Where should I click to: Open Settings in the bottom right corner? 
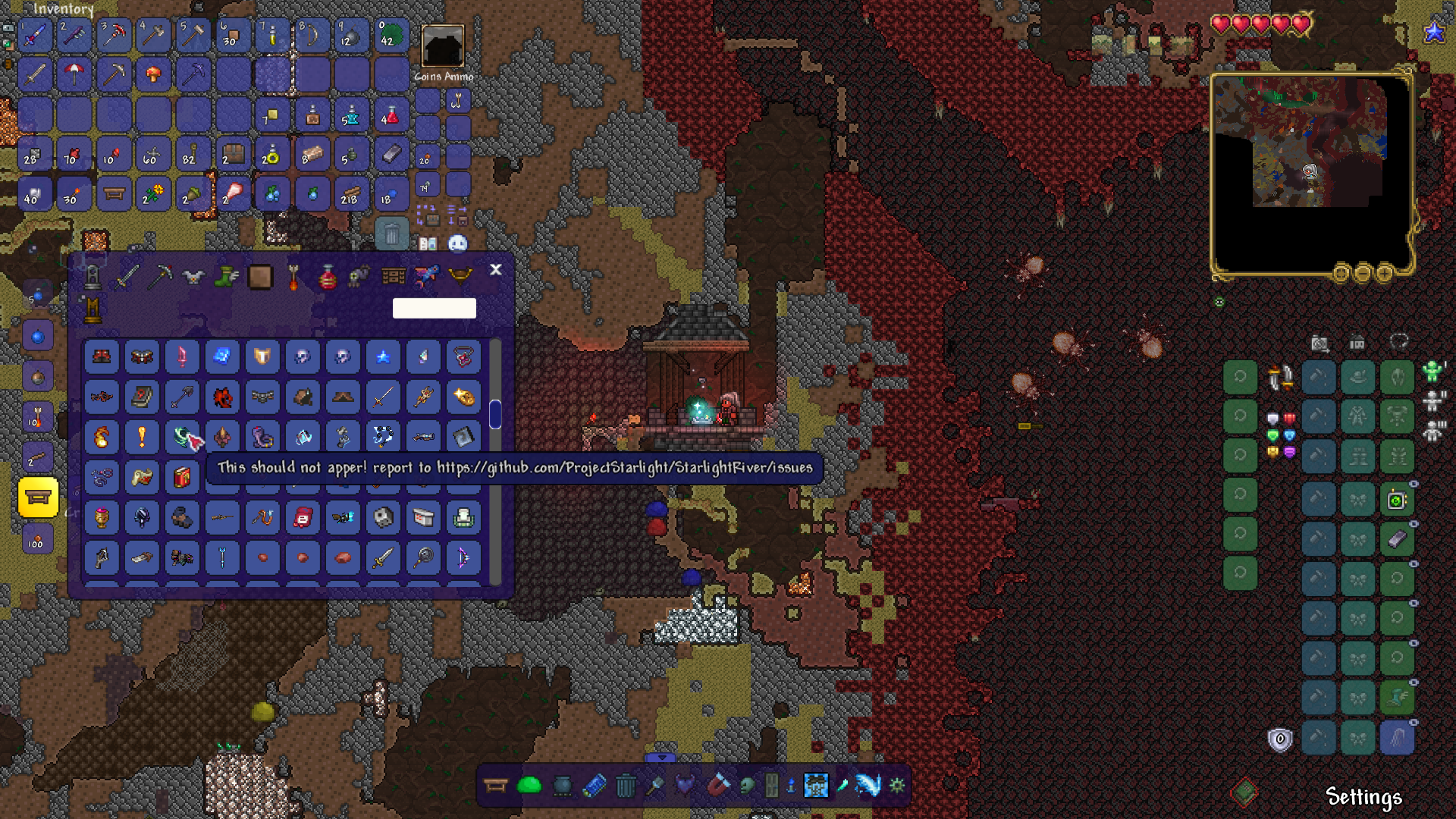point(1365,798)
